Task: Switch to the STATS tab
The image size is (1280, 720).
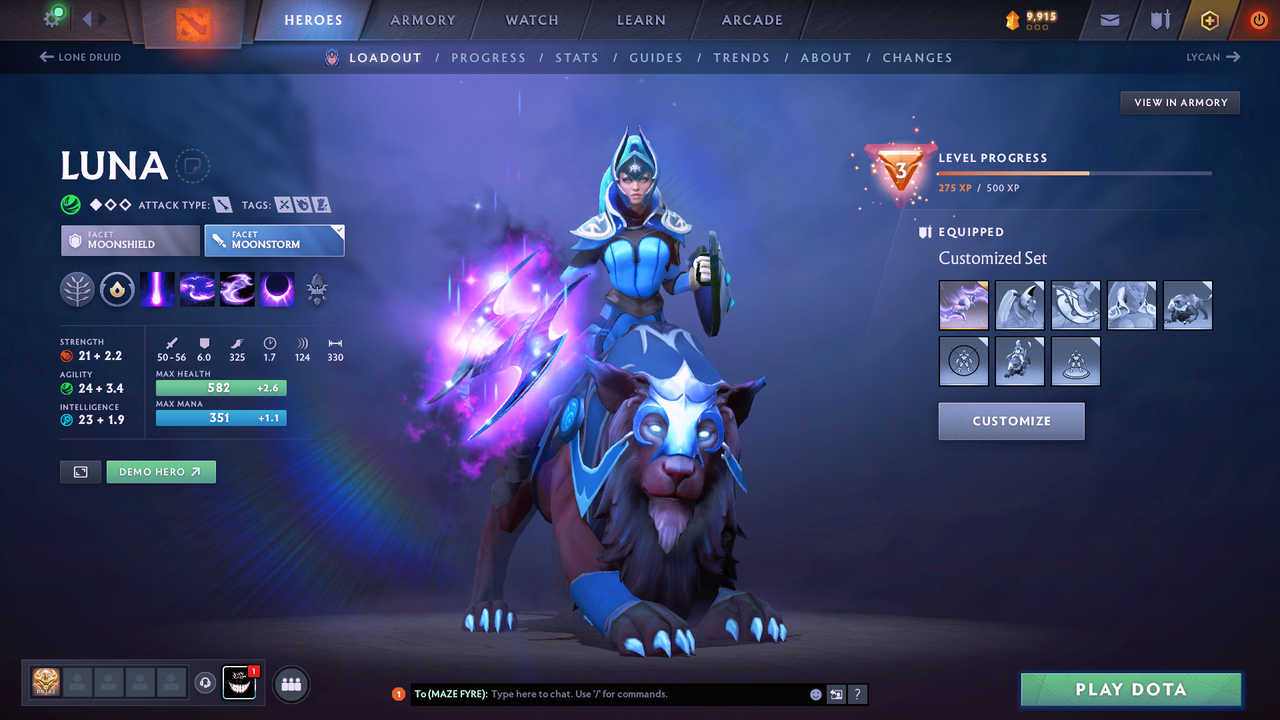Action: click(x=577, y=57)
